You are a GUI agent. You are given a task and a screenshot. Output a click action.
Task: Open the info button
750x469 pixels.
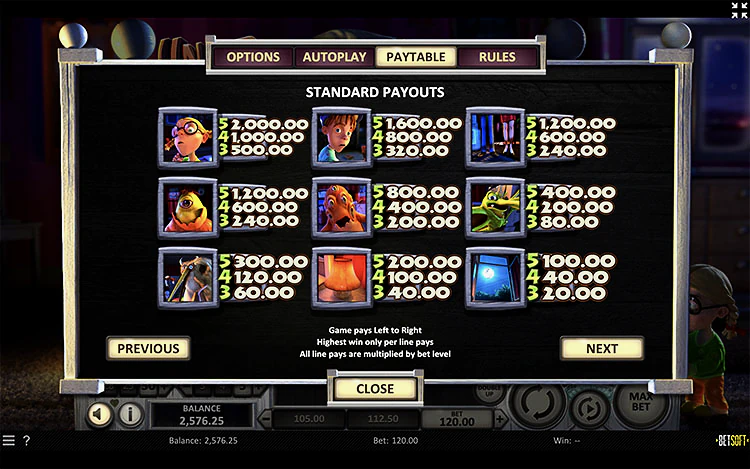point(130,413)
